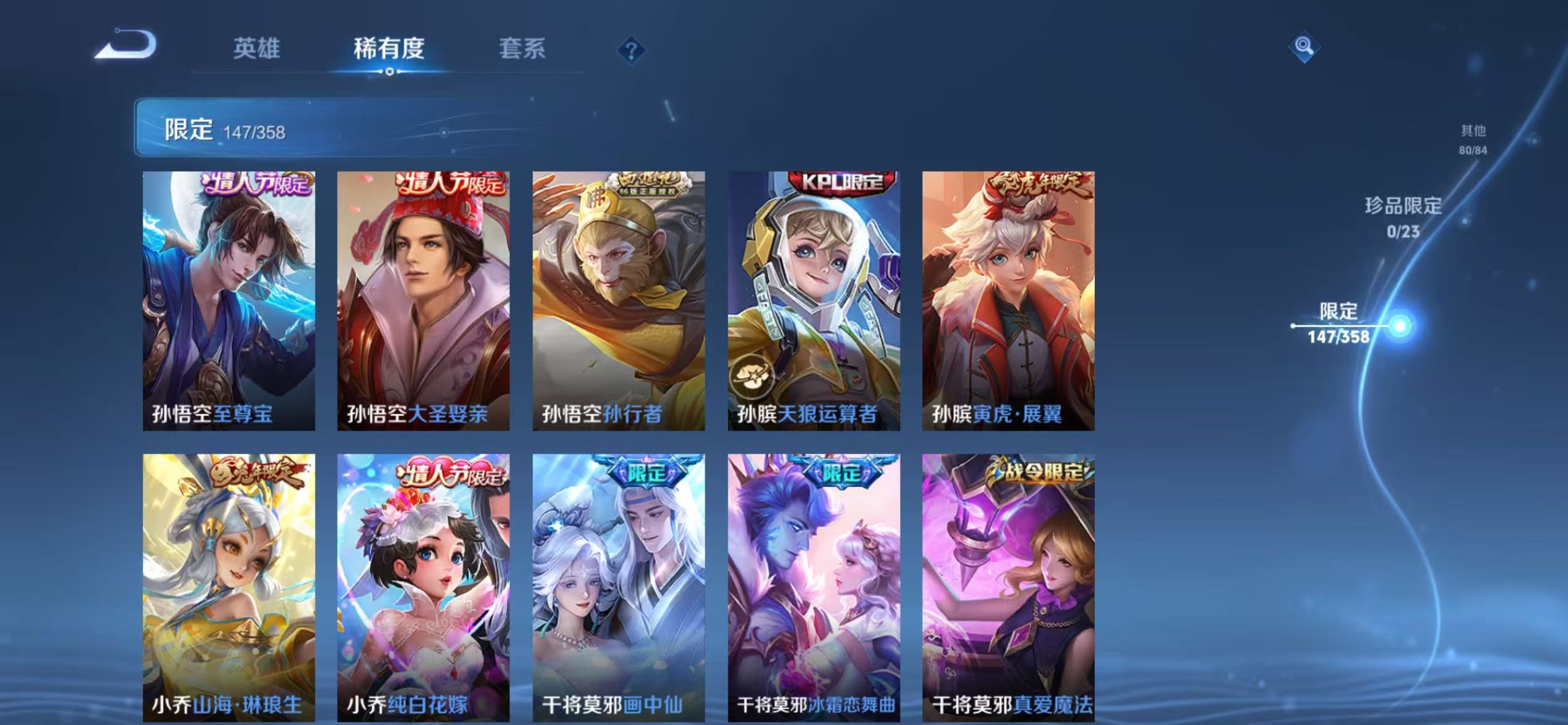Switch to the 英雄 tab

259,50
